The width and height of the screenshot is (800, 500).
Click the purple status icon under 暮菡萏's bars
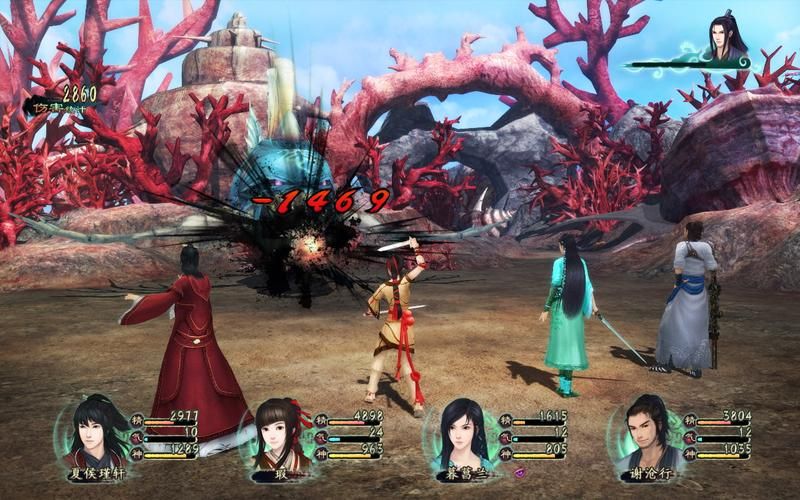(520, 471)
